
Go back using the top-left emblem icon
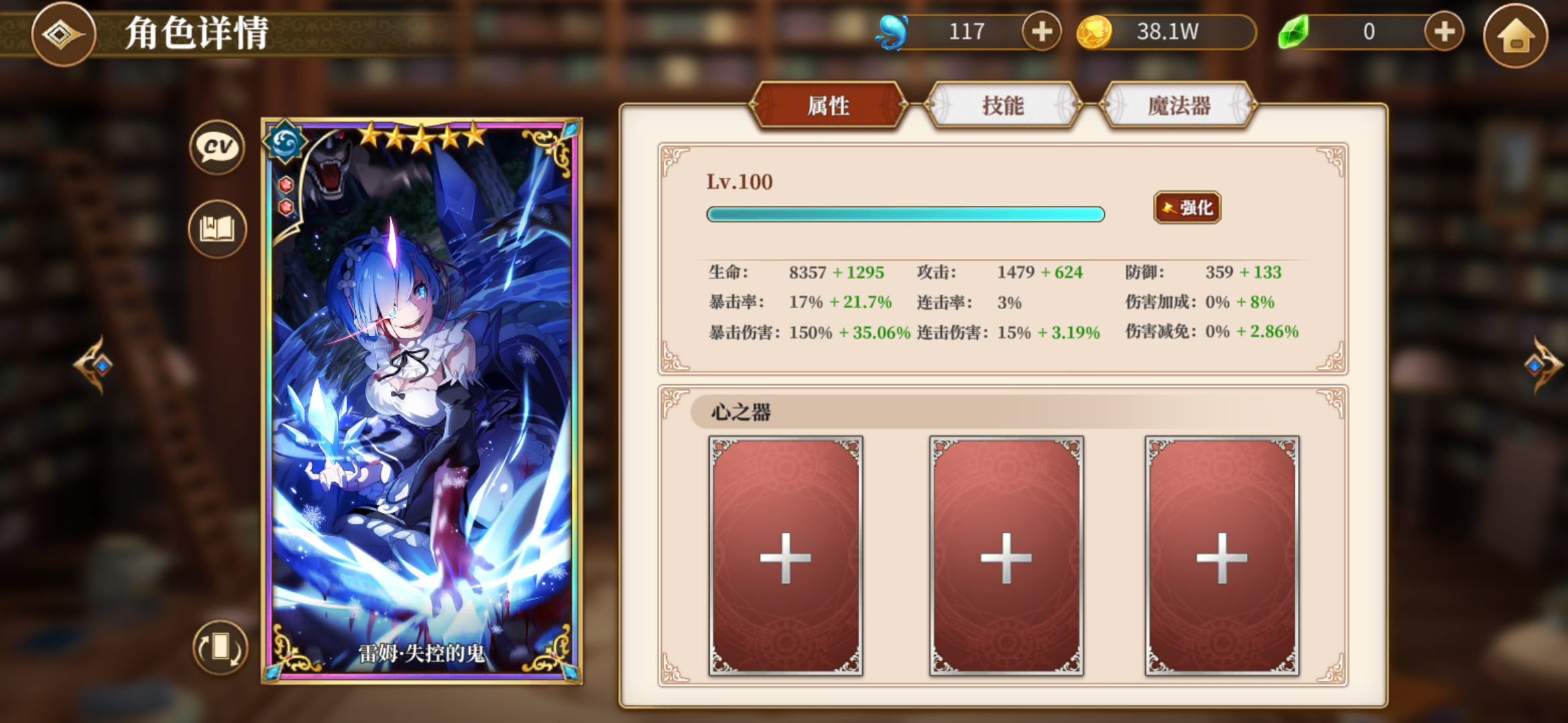[x=64, y=35]
